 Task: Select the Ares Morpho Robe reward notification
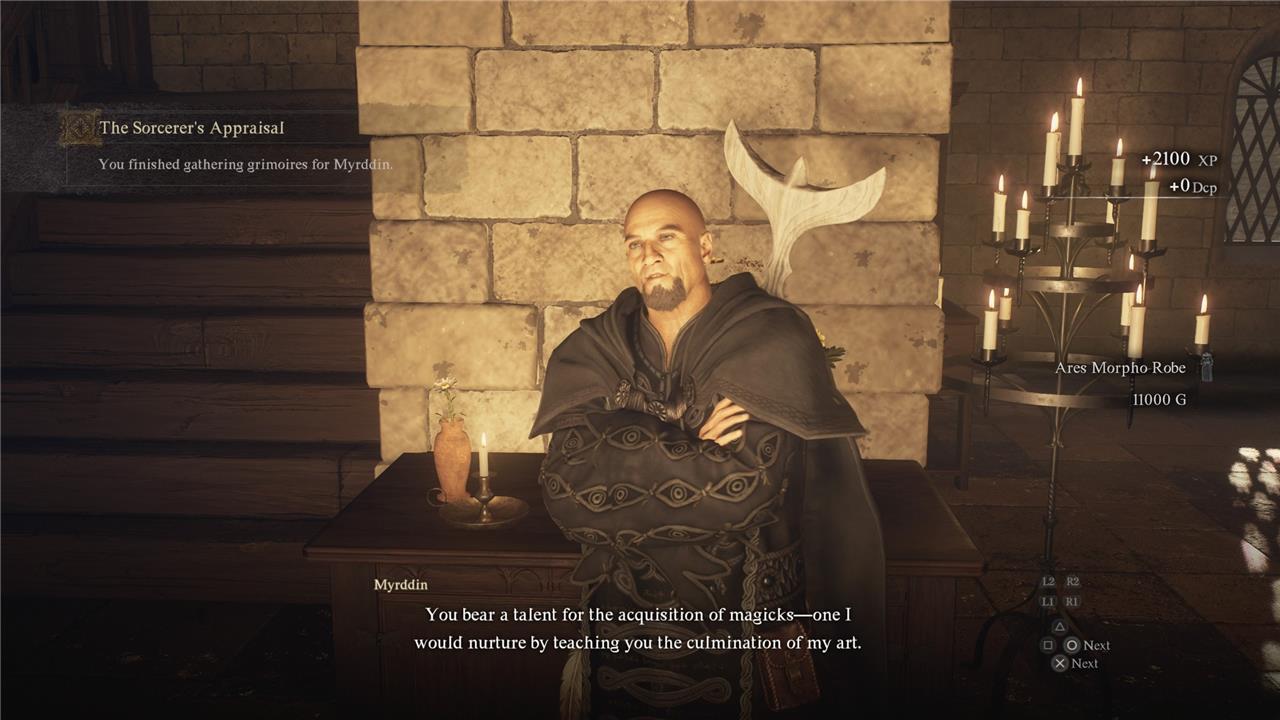pyautogui.click(x=1120, y=368)
